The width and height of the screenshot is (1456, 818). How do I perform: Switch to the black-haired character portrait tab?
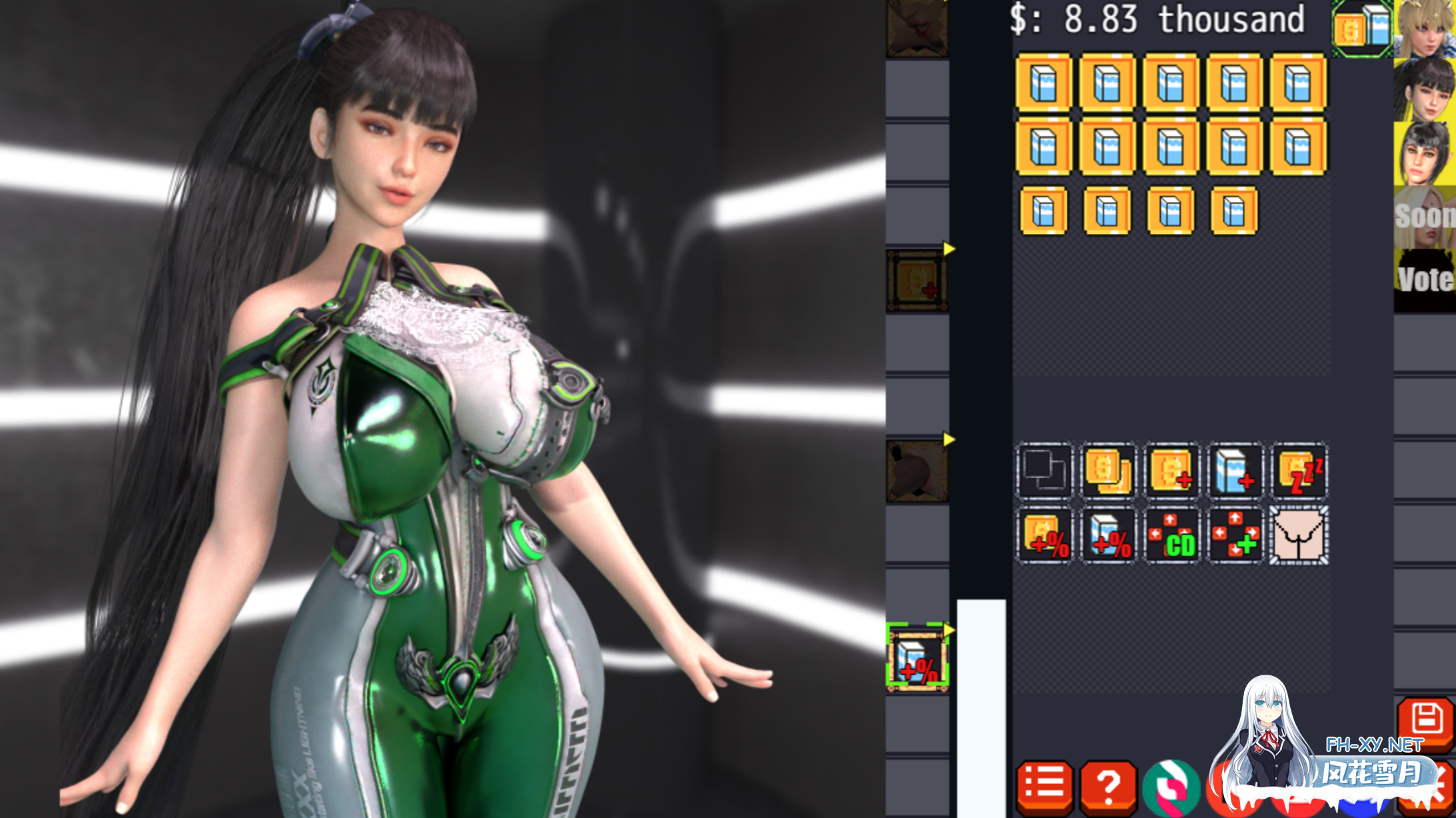pos(1426,90)
